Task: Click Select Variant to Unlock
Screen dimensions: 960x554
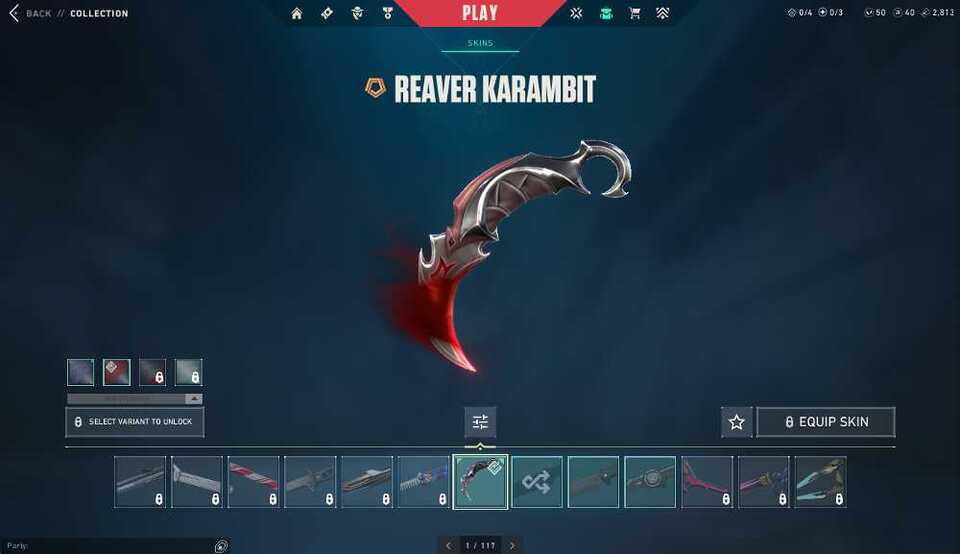Action: coord(135,422)
